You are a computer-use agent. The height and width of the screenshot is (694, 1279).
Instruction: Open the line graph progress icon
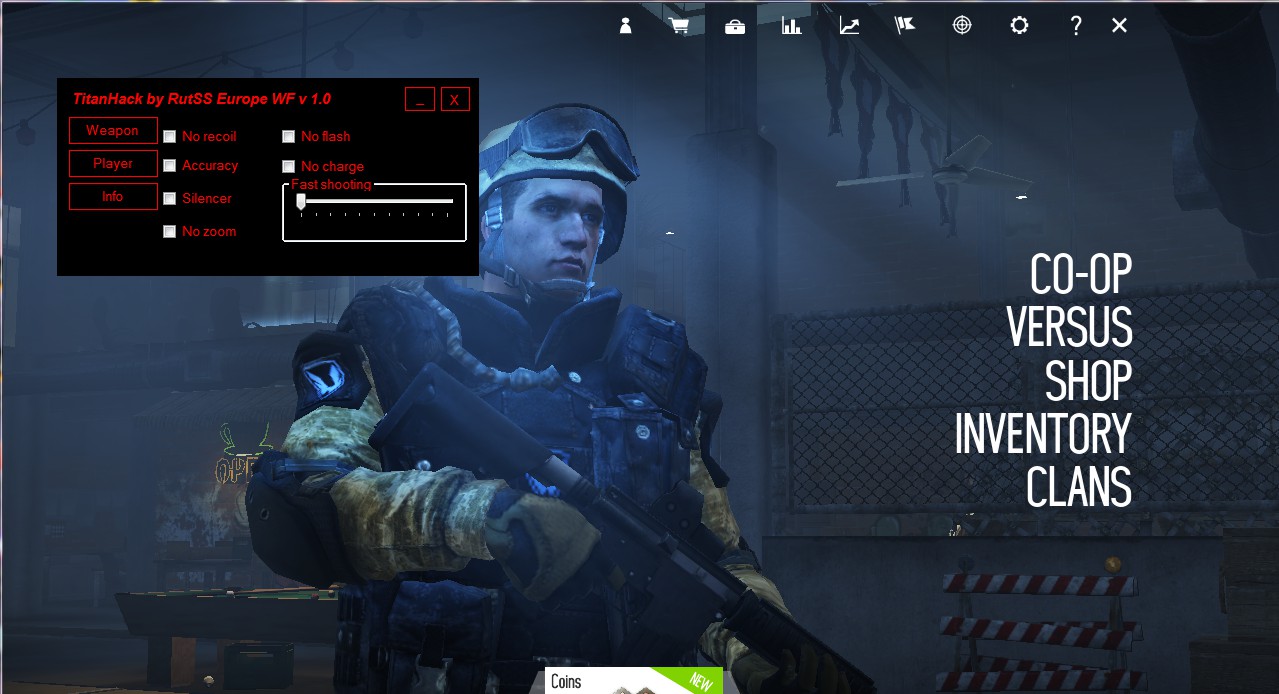point(849,26)
